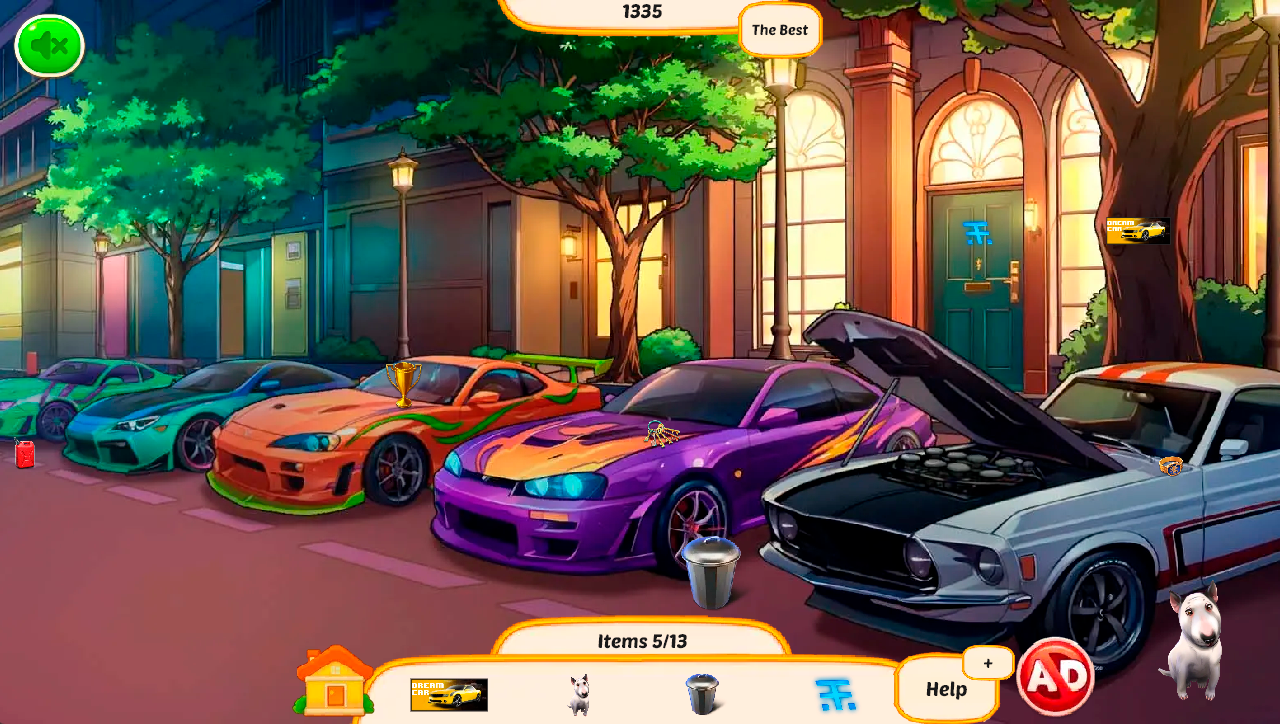Mute the game with the green speaker button
The height and width of the screenshot is (724, 1280).
47,46
